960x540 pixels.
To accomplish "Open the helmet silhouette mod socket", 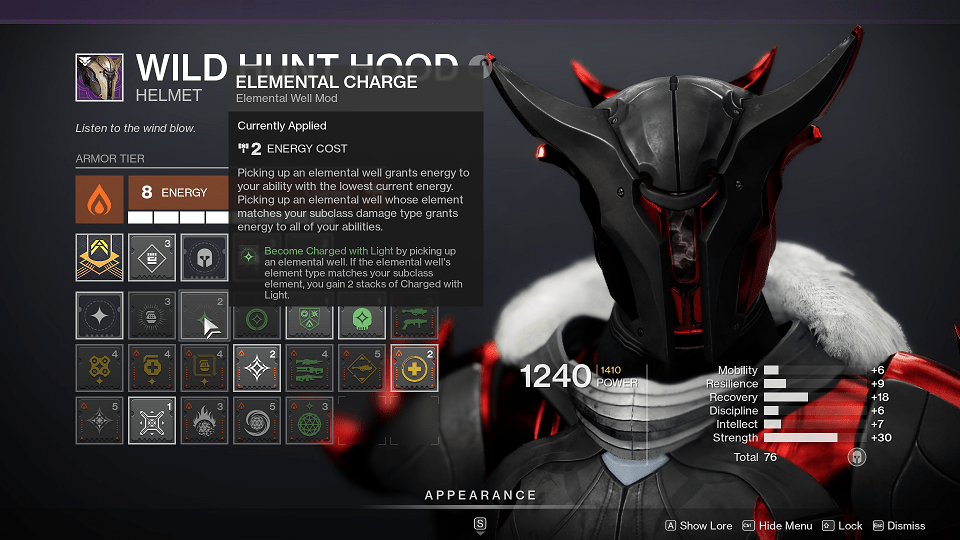I will click(x=204, y=258).
